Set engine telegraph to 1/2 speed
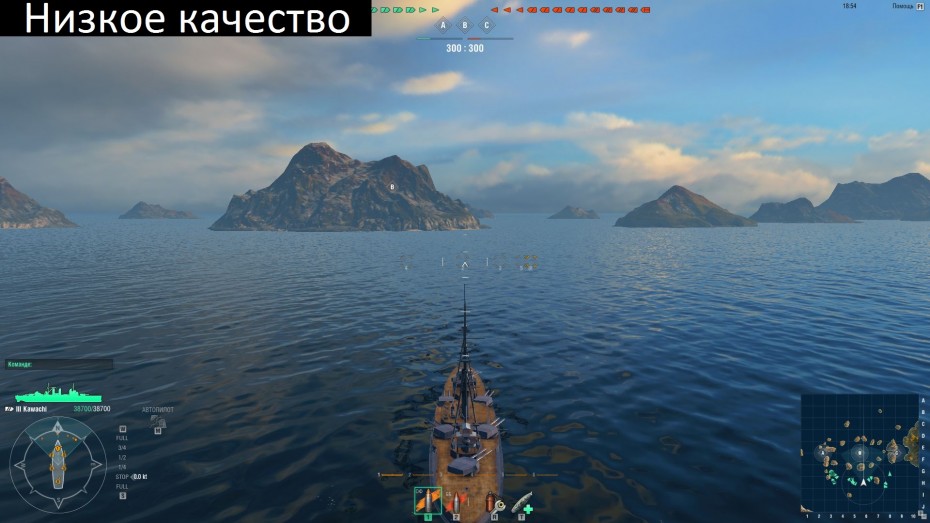The height and width of the screenshot is (523, 930). tap(123, 457)
